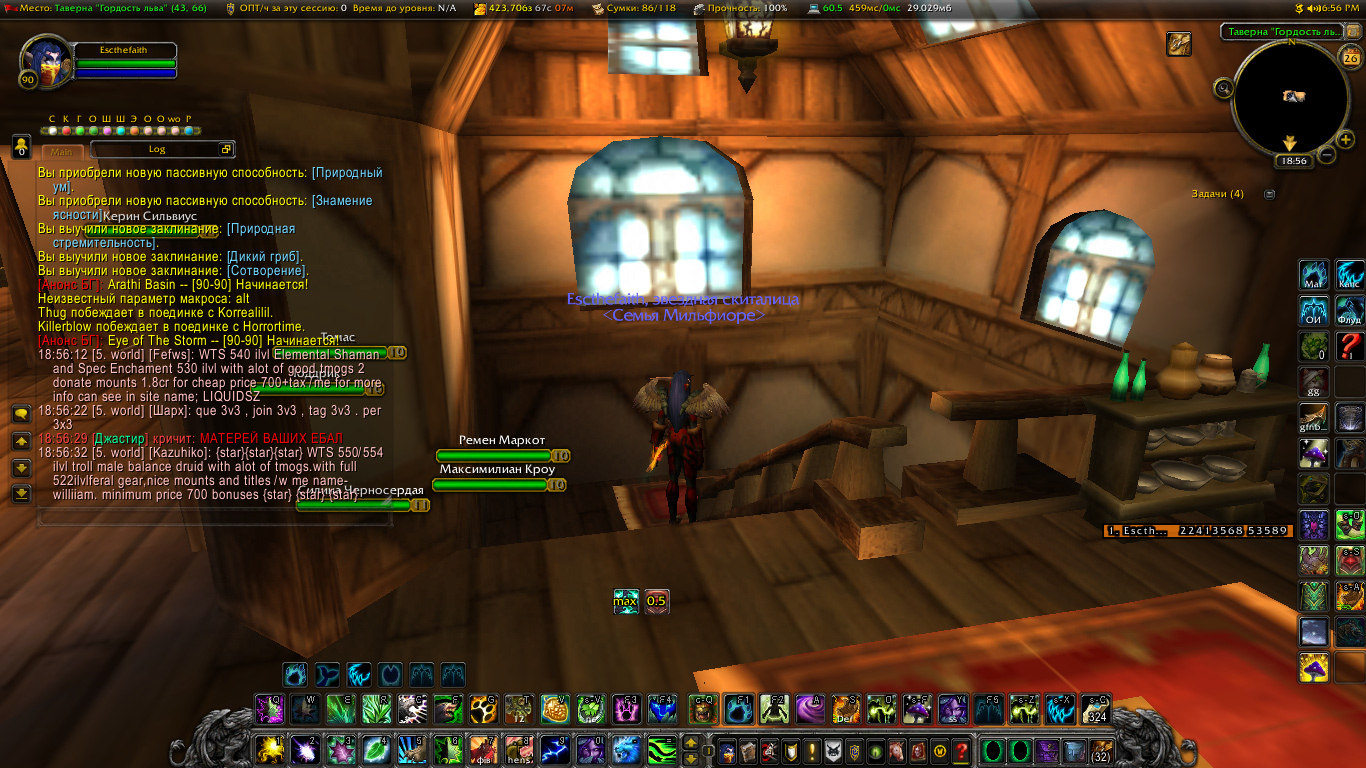Use the purple swirl ability bound to A
Viewport: 1366px width, 768px height.
(x=809, y=709)
